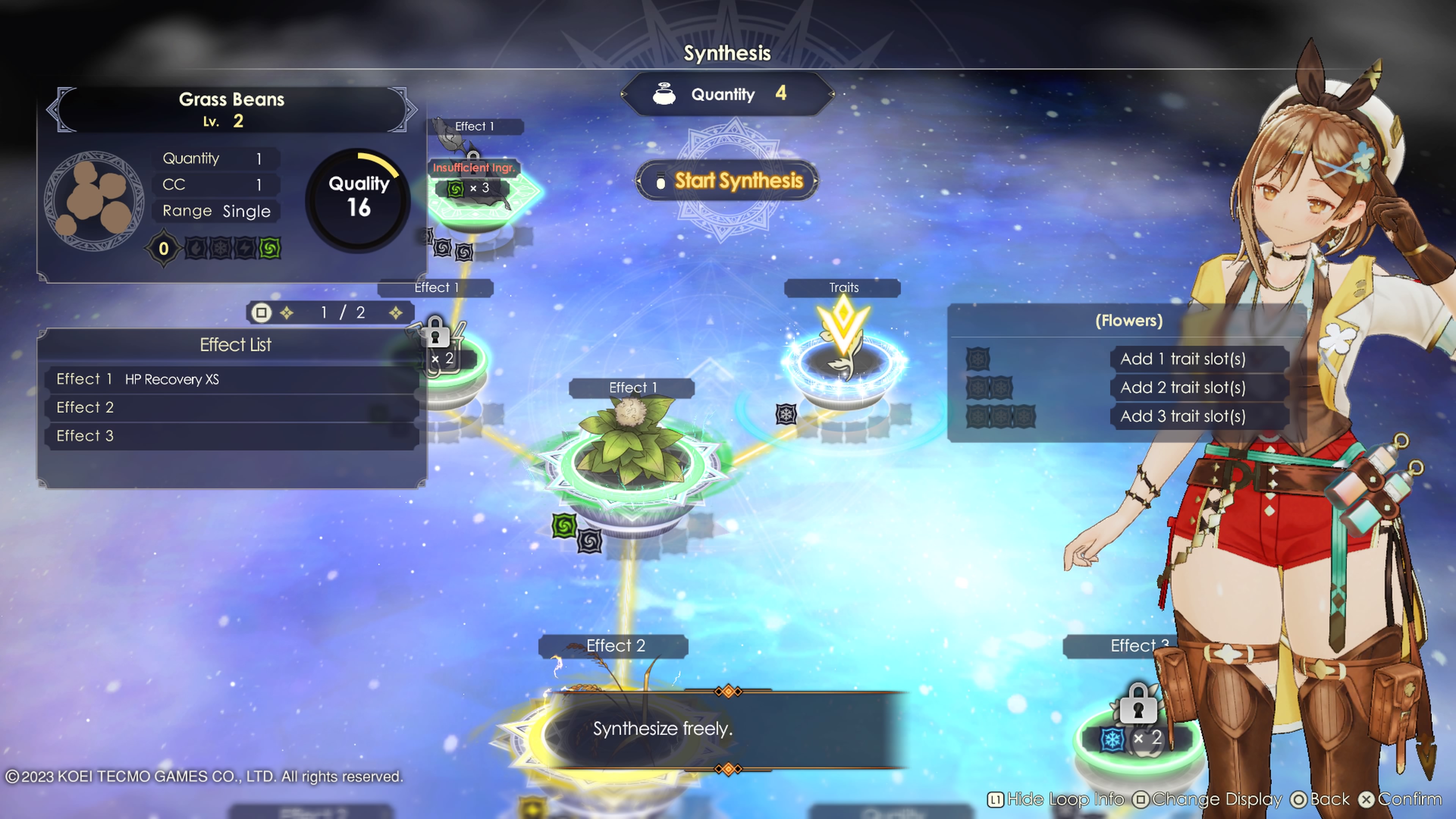Choose the Add 1 trait slot(s) row
1456x819 pixels.
point(1183,359)
